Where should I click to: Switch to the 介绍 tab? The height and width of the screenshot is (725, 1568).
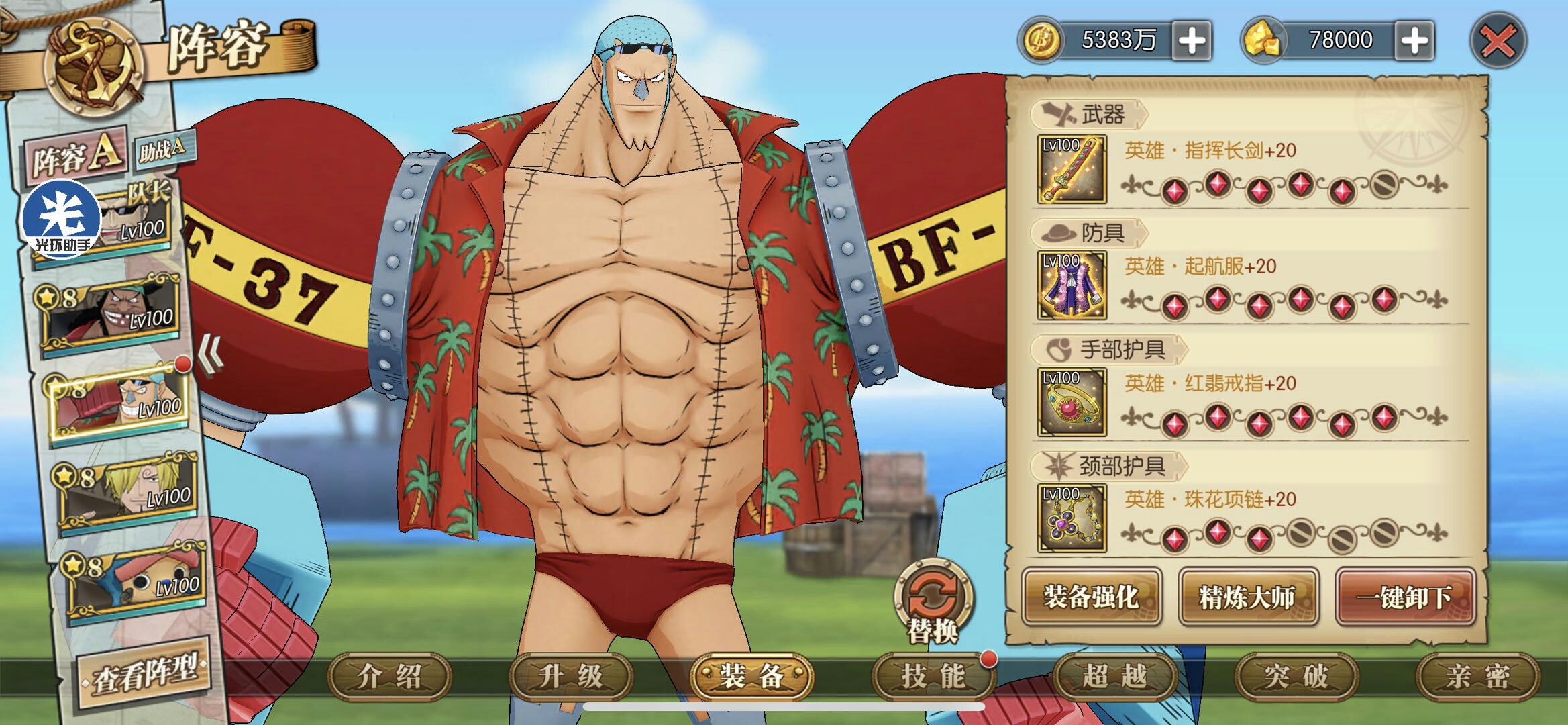(x=390, y=676)
